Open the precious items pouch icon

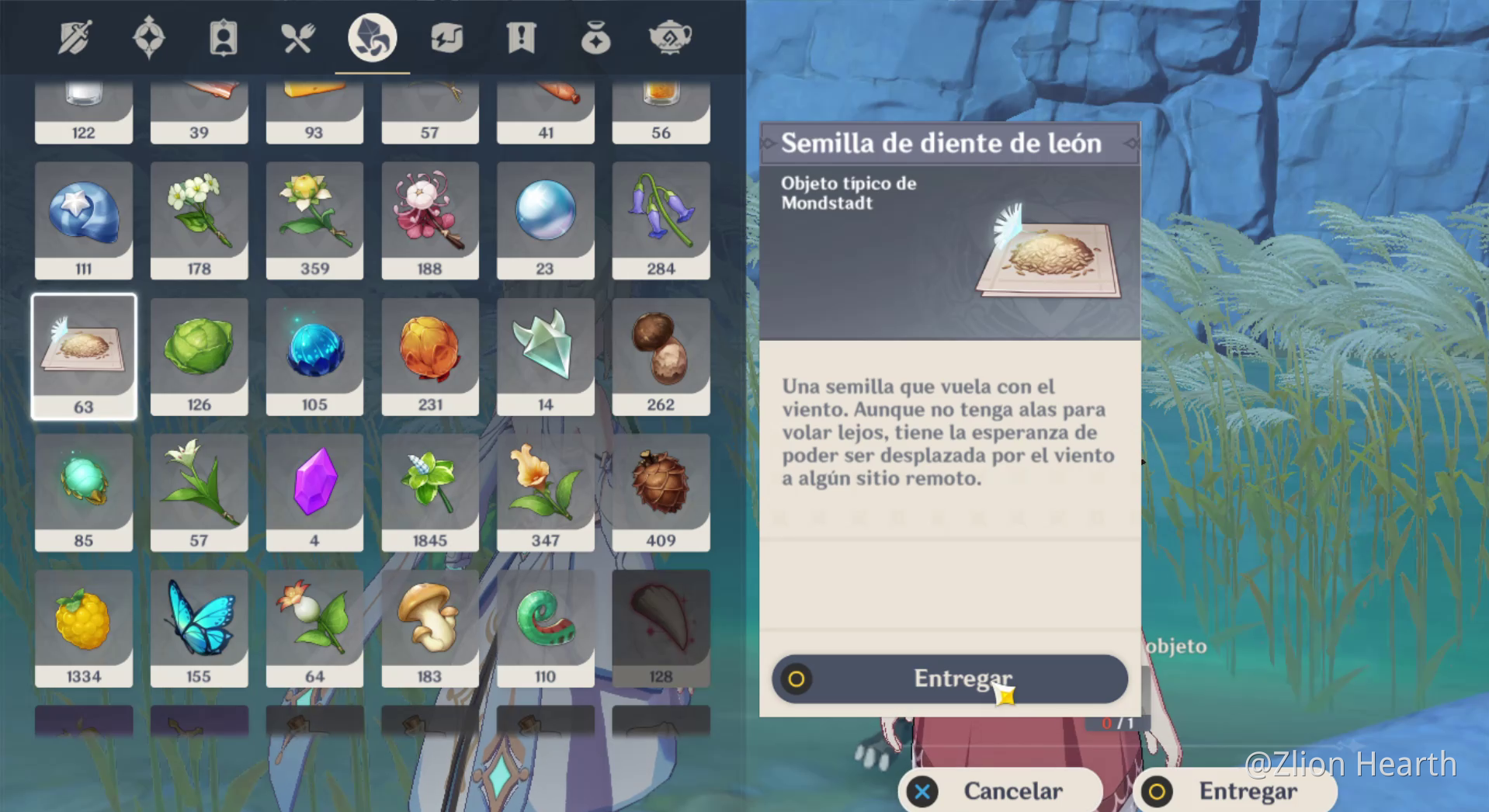click(x=595, y=36)
